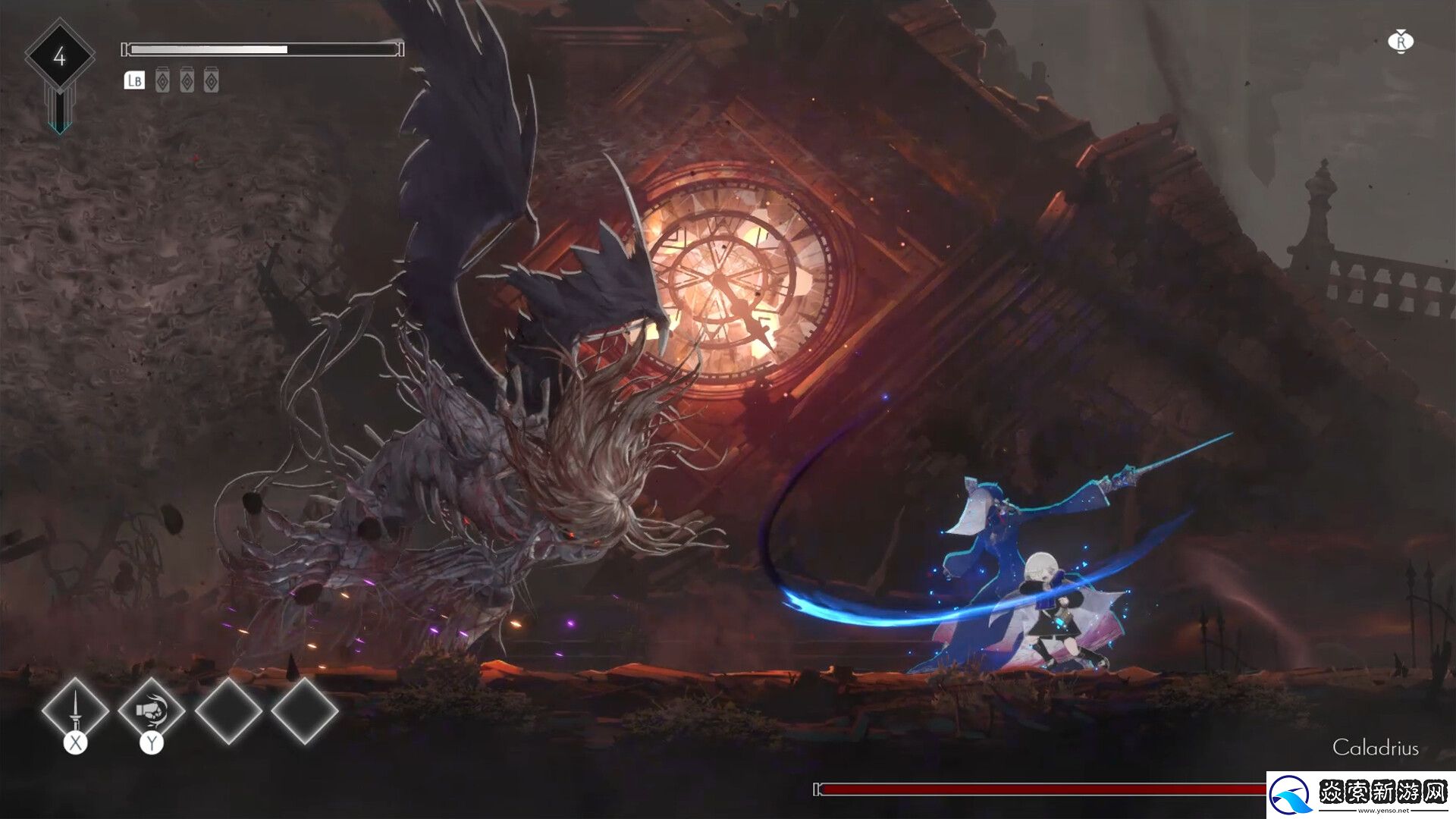Activate the flaming fist skill slot
The image size is (1456, 819).
click(x=152, y=711)
